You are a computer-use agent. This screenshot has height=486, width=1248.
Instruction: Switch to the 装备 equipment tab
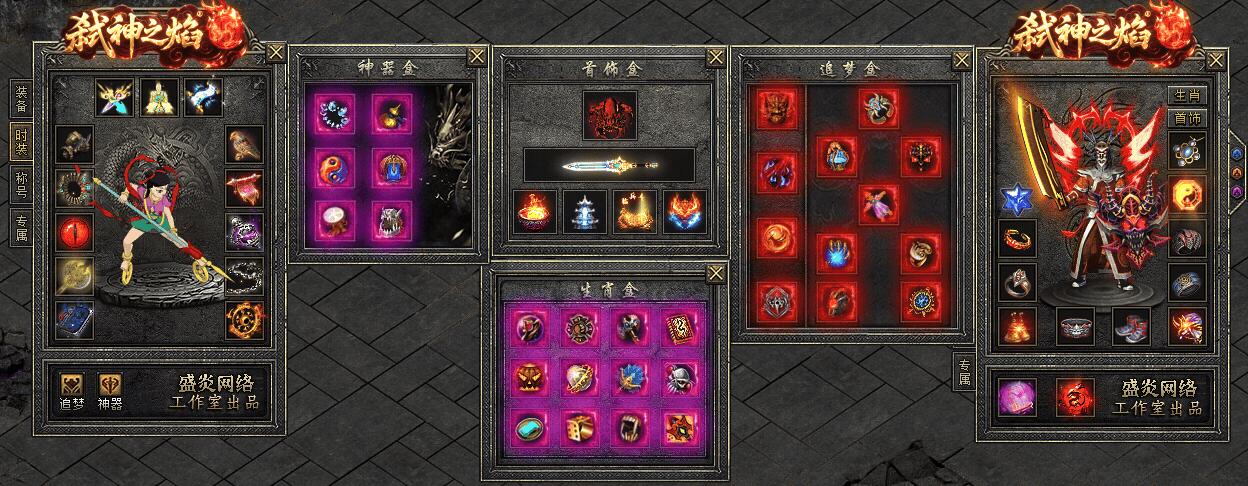[x=22, y=97]
